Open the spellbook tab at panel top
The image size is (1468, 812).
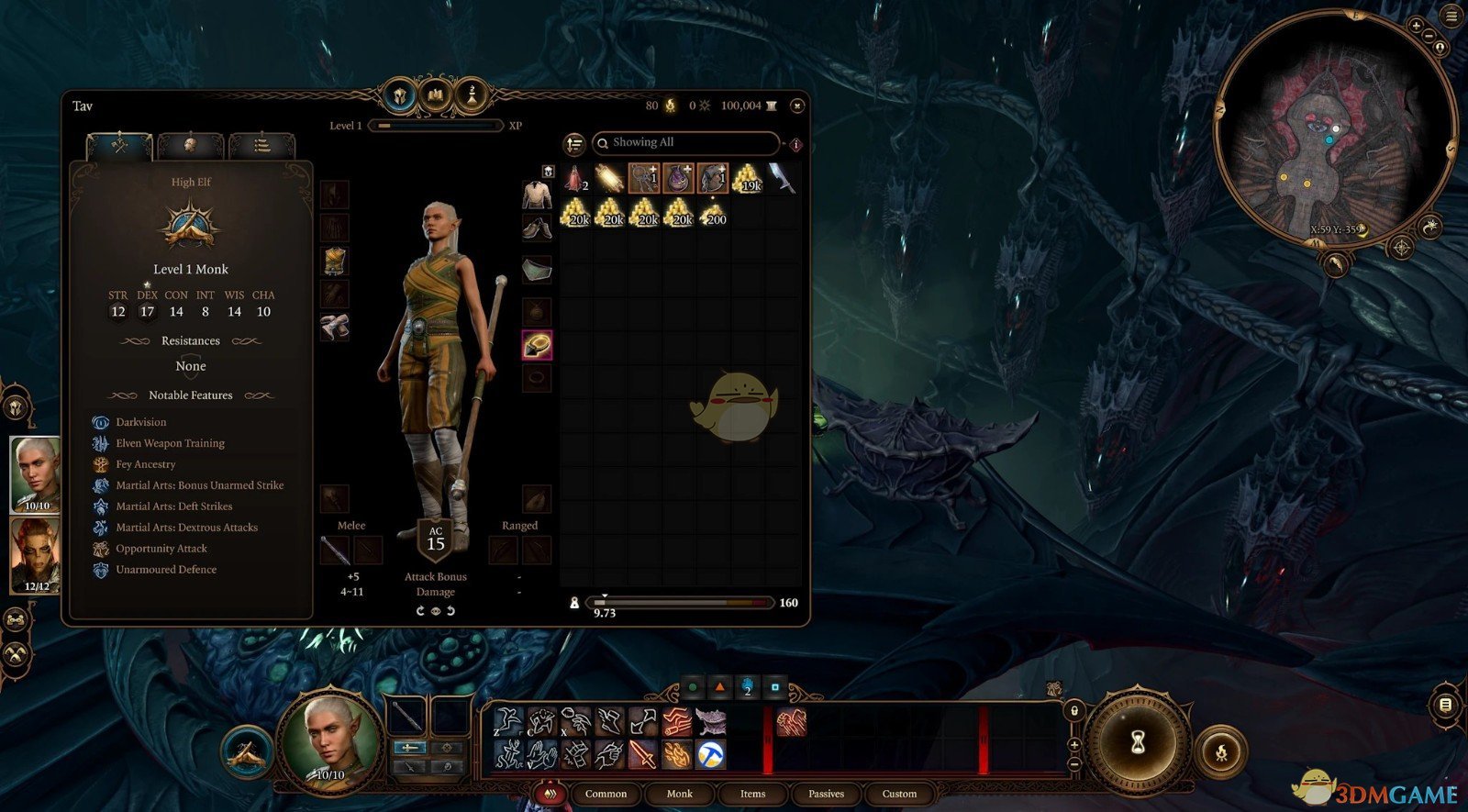click(x=436, y=95)
